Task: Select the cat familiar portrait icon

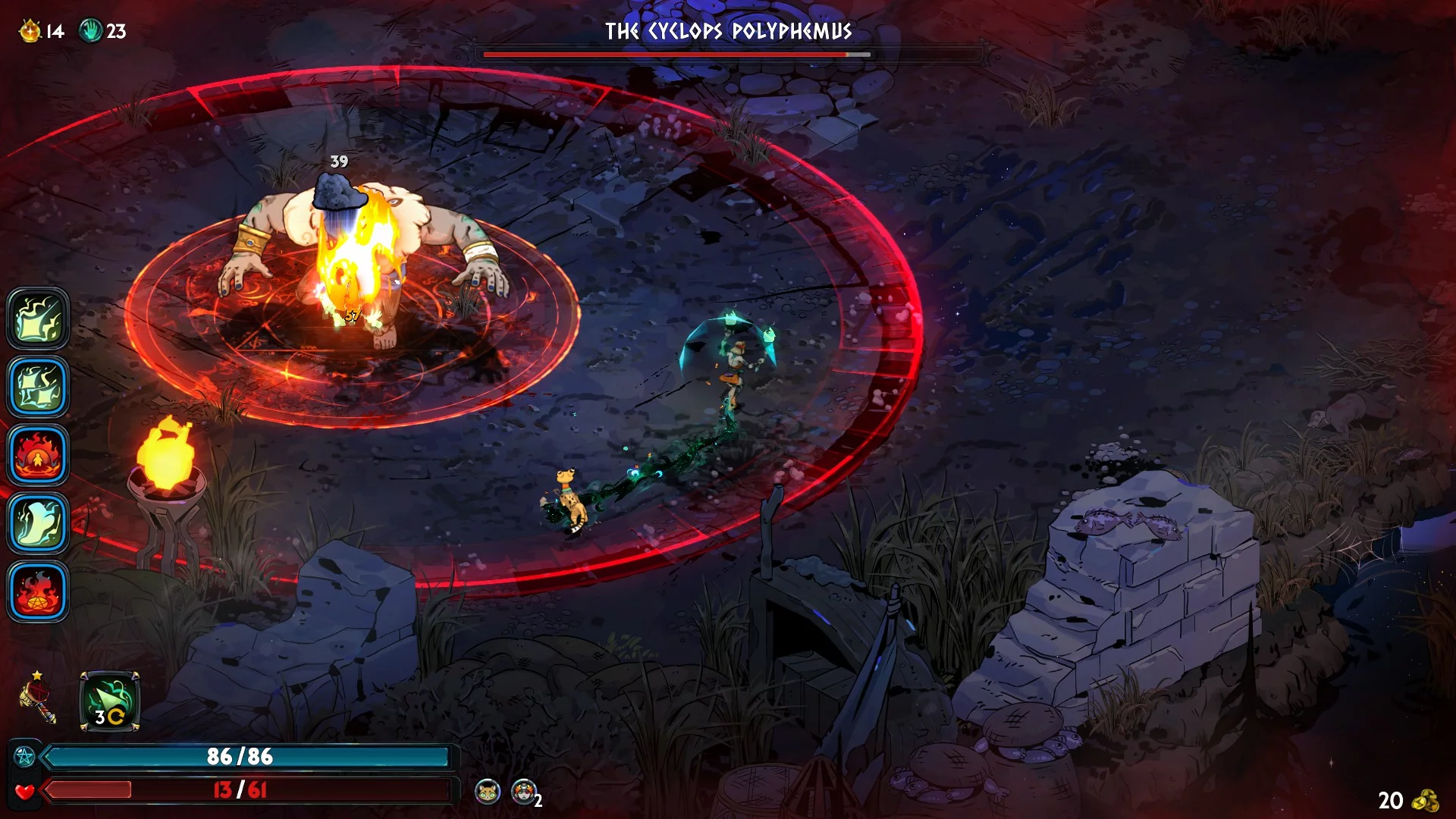Action: click(488, 792)
